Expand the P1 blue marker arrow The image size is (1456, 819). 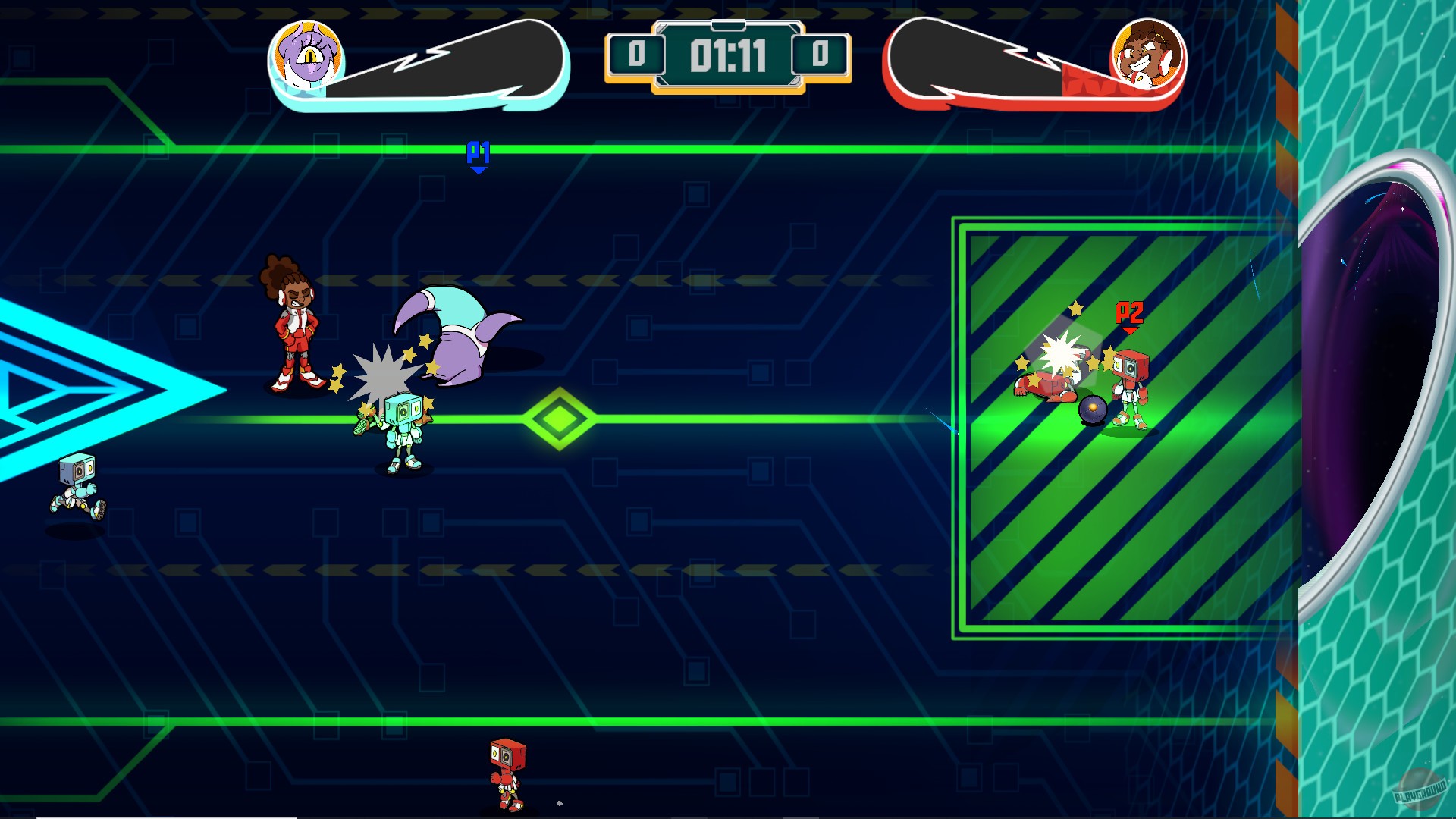479,155
